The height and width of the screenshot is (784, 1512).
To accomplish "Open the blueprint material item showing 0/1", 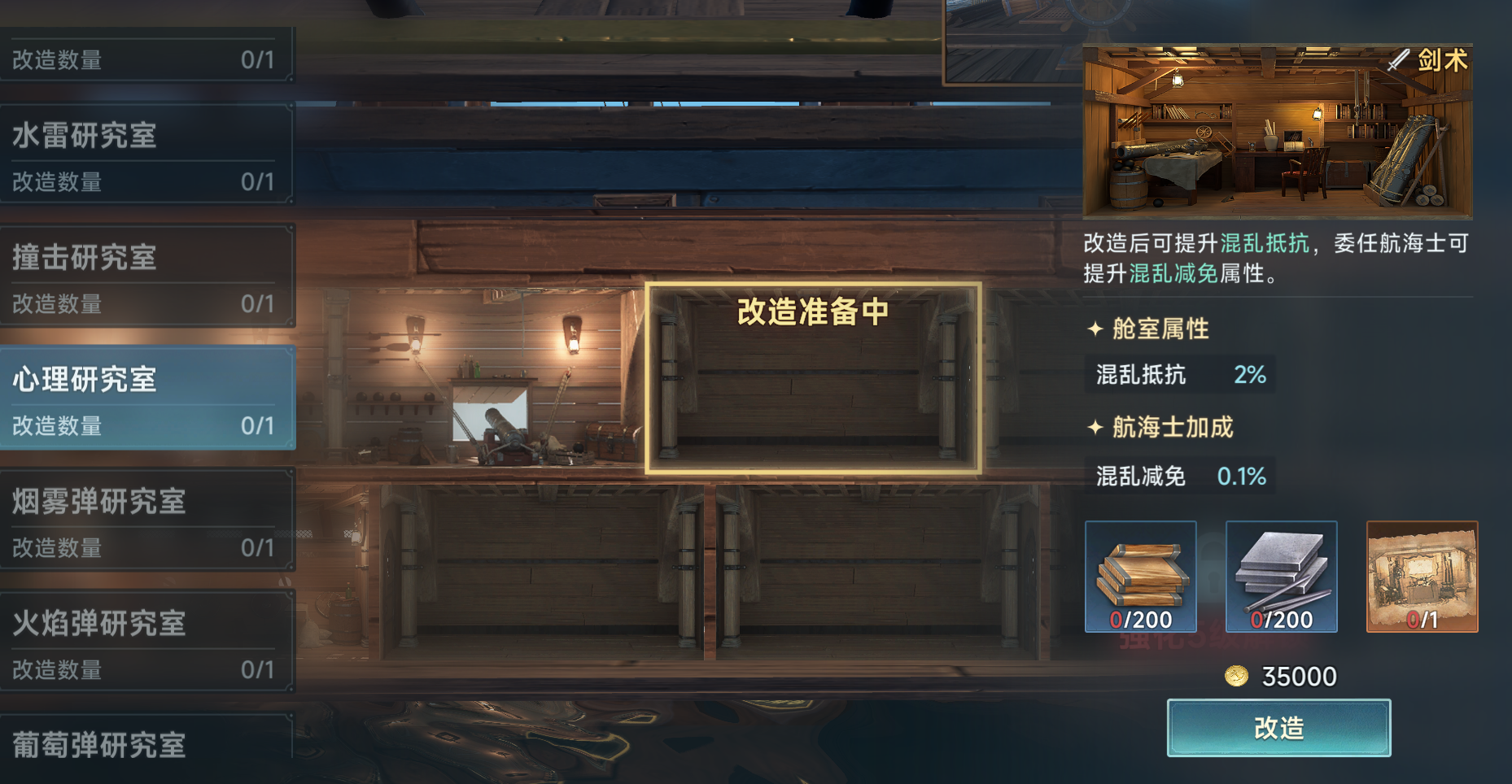I will pyautogui.click(x=1420, y=577).
